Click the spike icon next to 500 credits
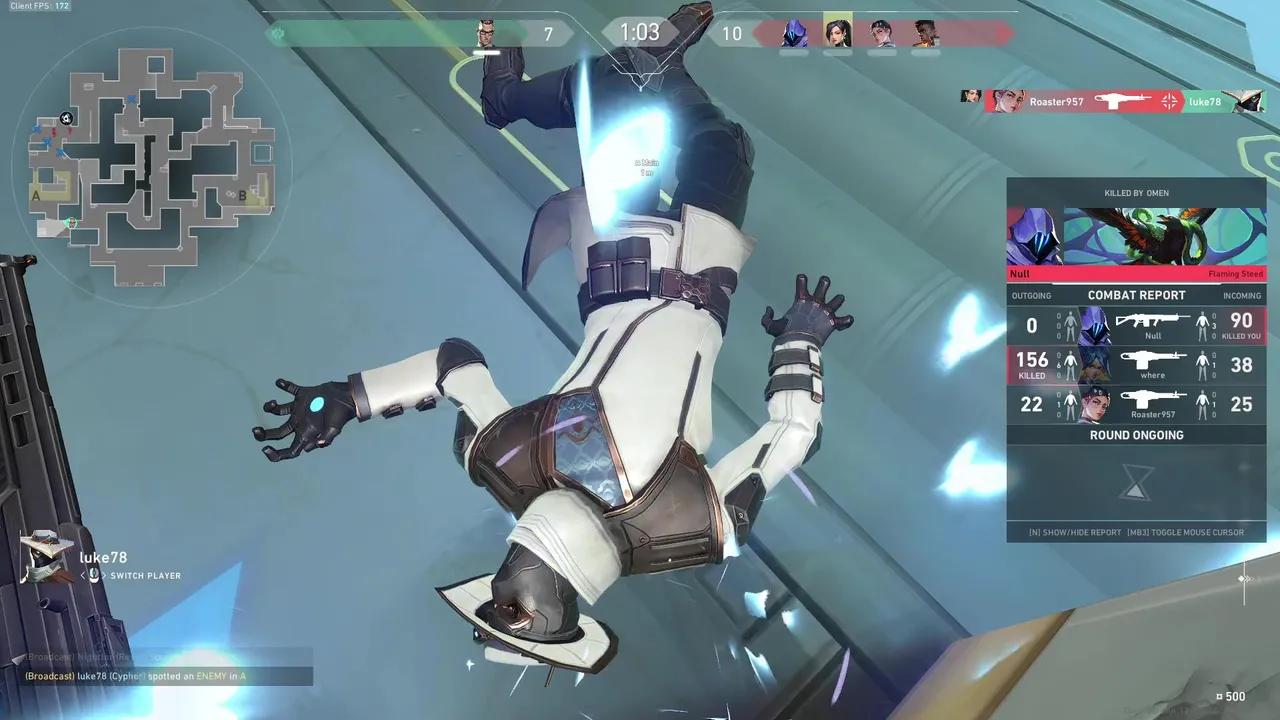 [x=1220, y=696]
